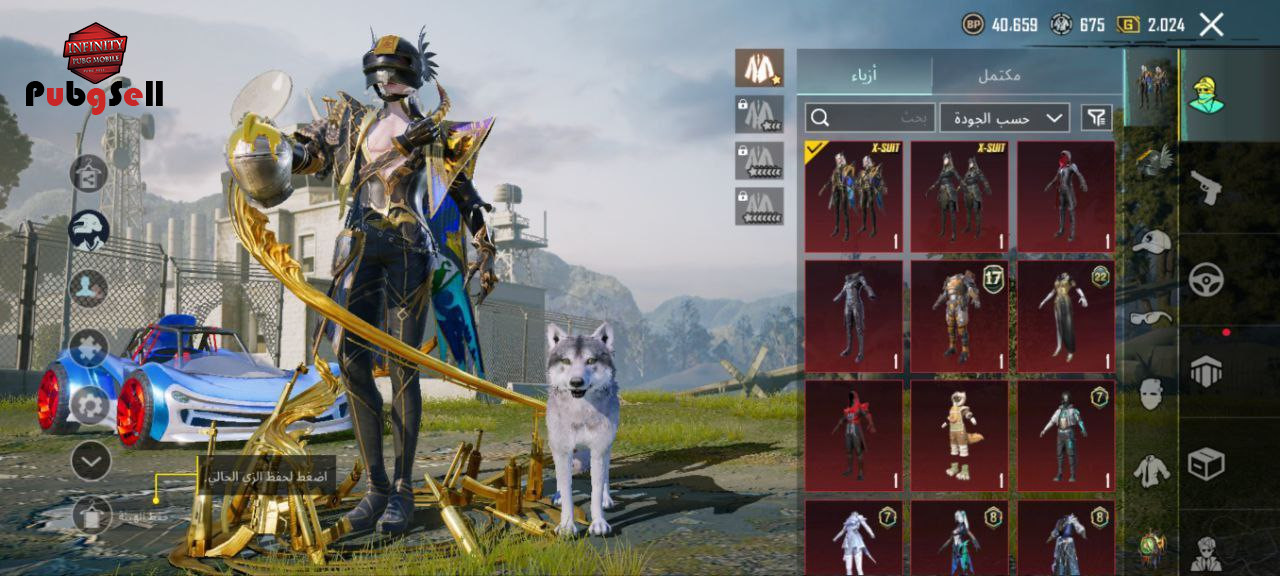Viewport: 1280px width, 576px height.
Task: Open the حسب الجودة sort dropdown
Action: tap(1004, 118)
